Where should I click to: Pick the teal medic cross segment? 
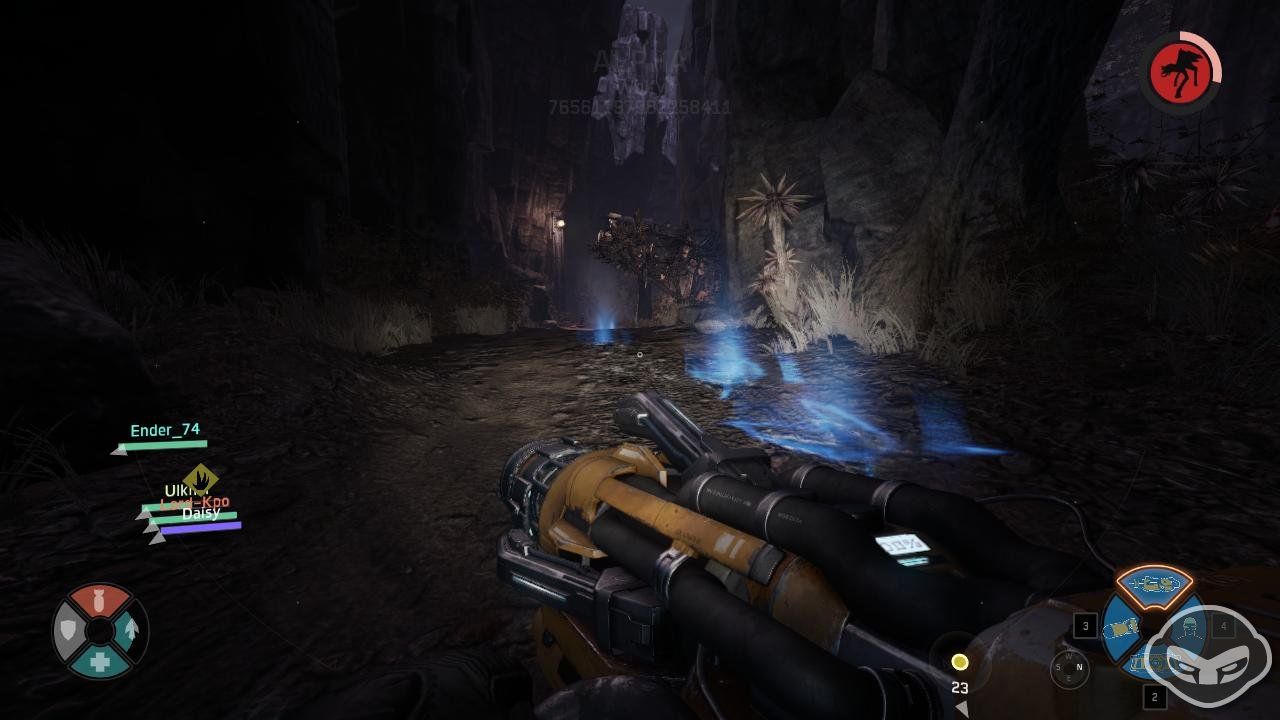pyautogui.click(x=100, y=661)
